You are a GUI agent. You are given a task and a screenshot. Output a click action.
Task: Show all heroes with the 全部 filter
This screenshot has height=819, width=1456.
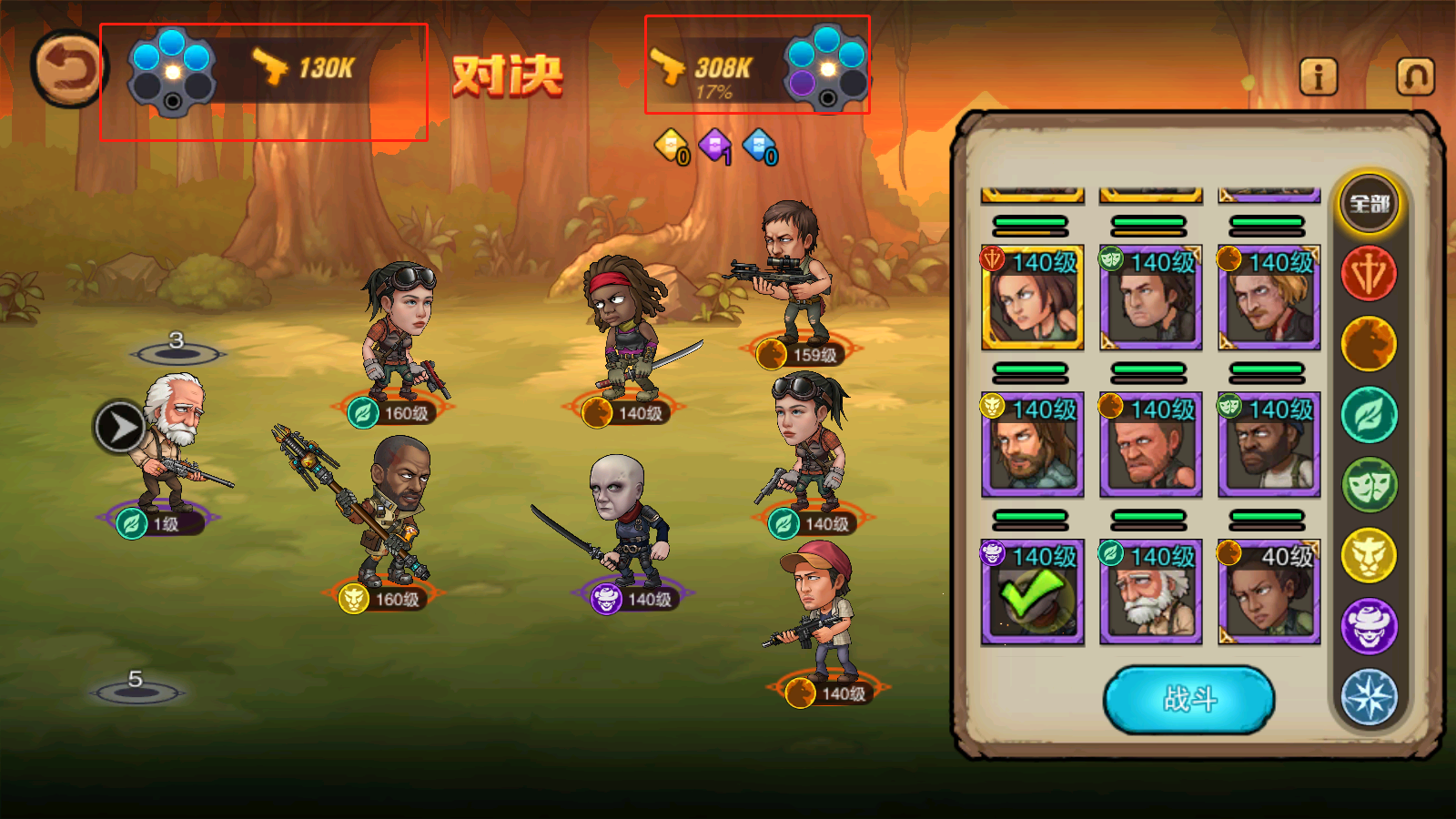[1369, 204]
